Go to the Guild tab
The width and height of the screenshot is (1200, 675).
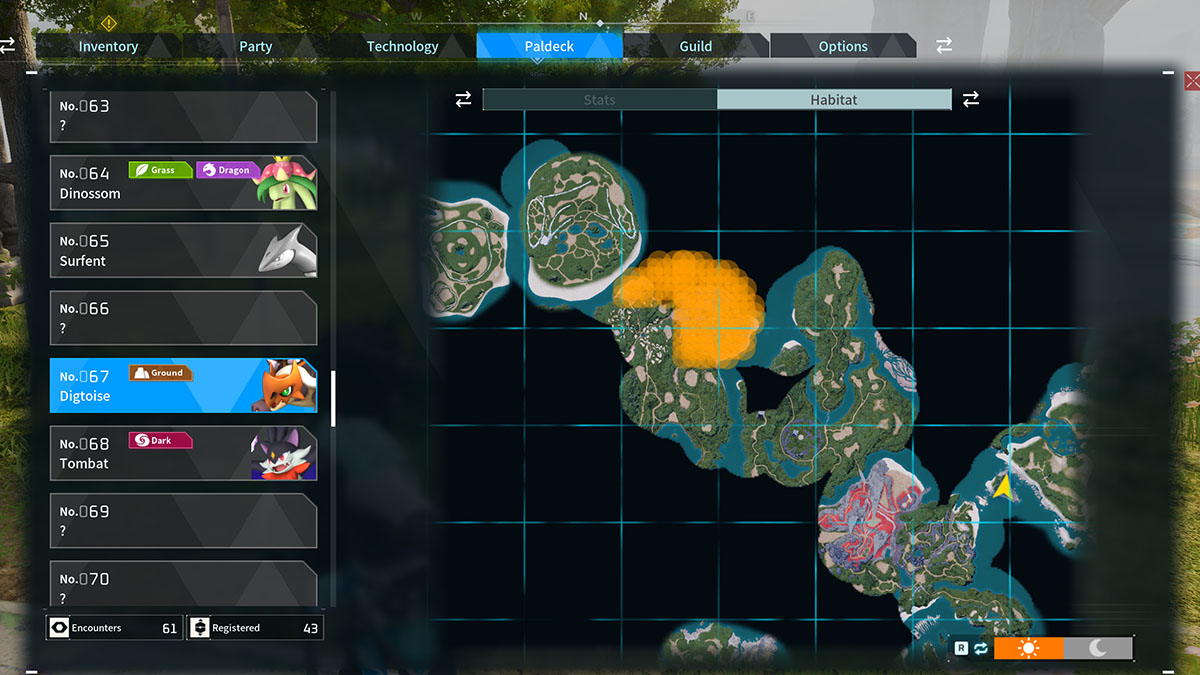point(696,46)
